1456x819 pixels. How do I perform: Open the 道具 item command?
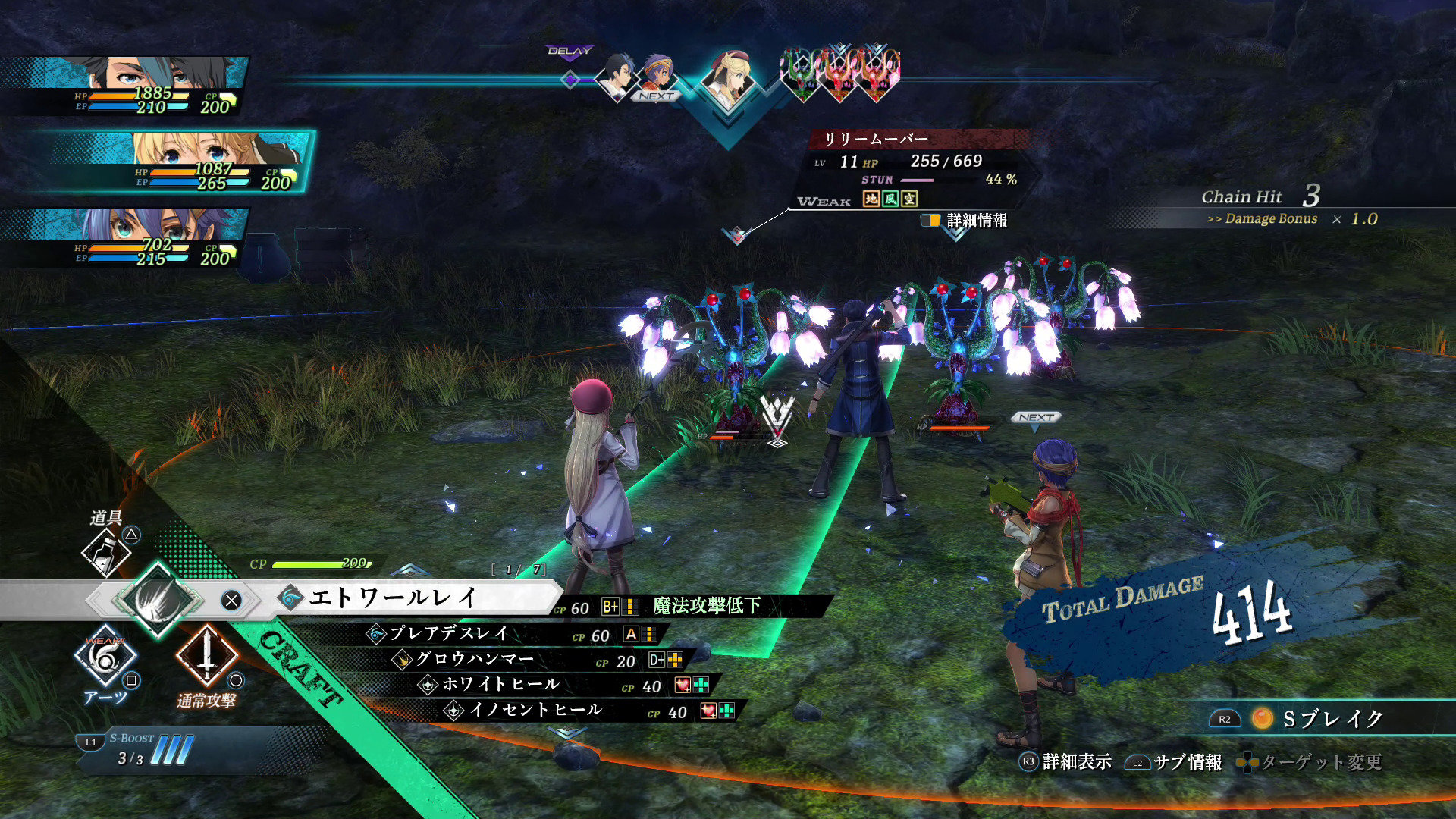click(106, 550)
